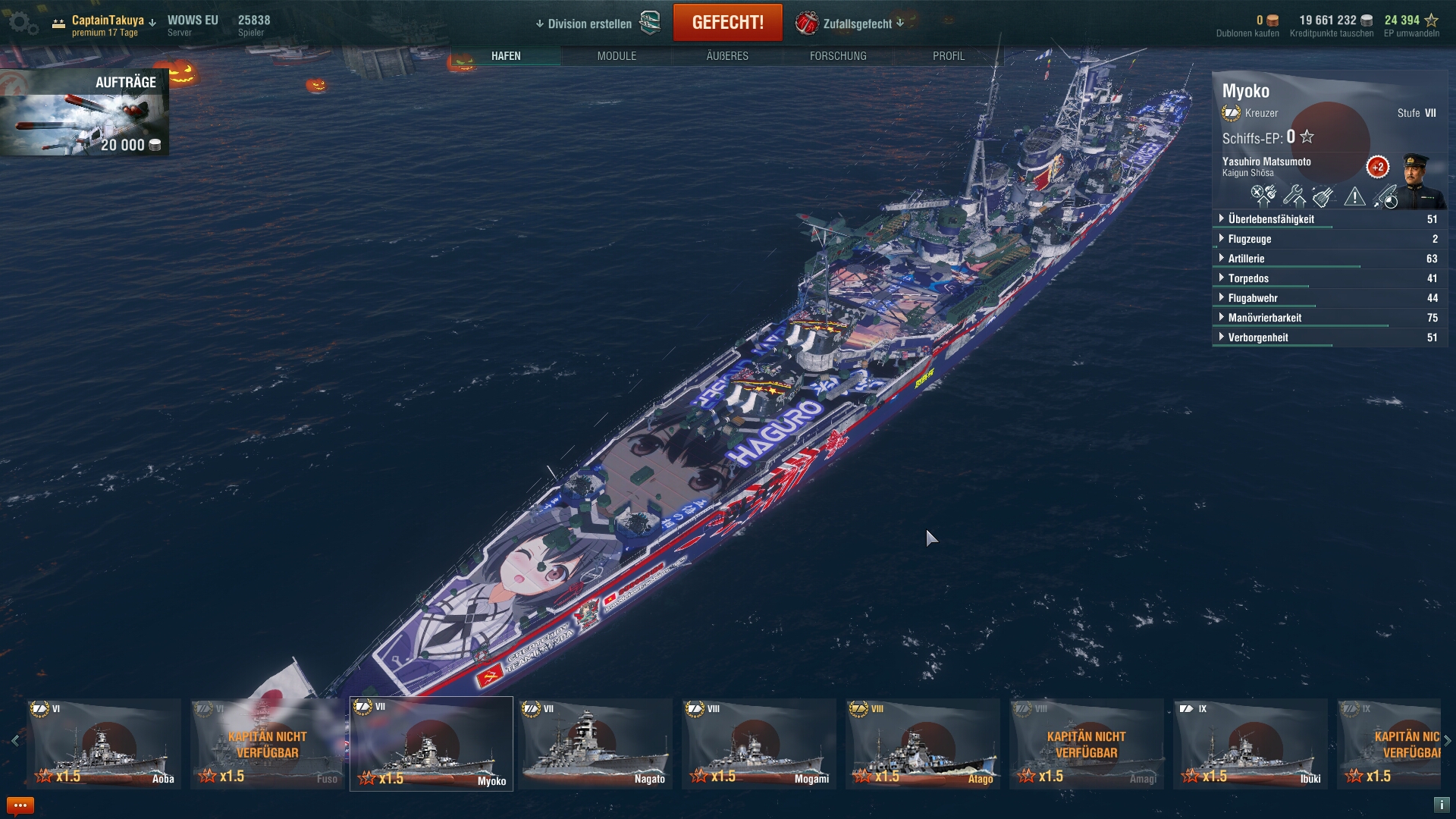1456x819 pixels.
Task: Open the chat with the orange speech button
Action: [x=20, y=805]
